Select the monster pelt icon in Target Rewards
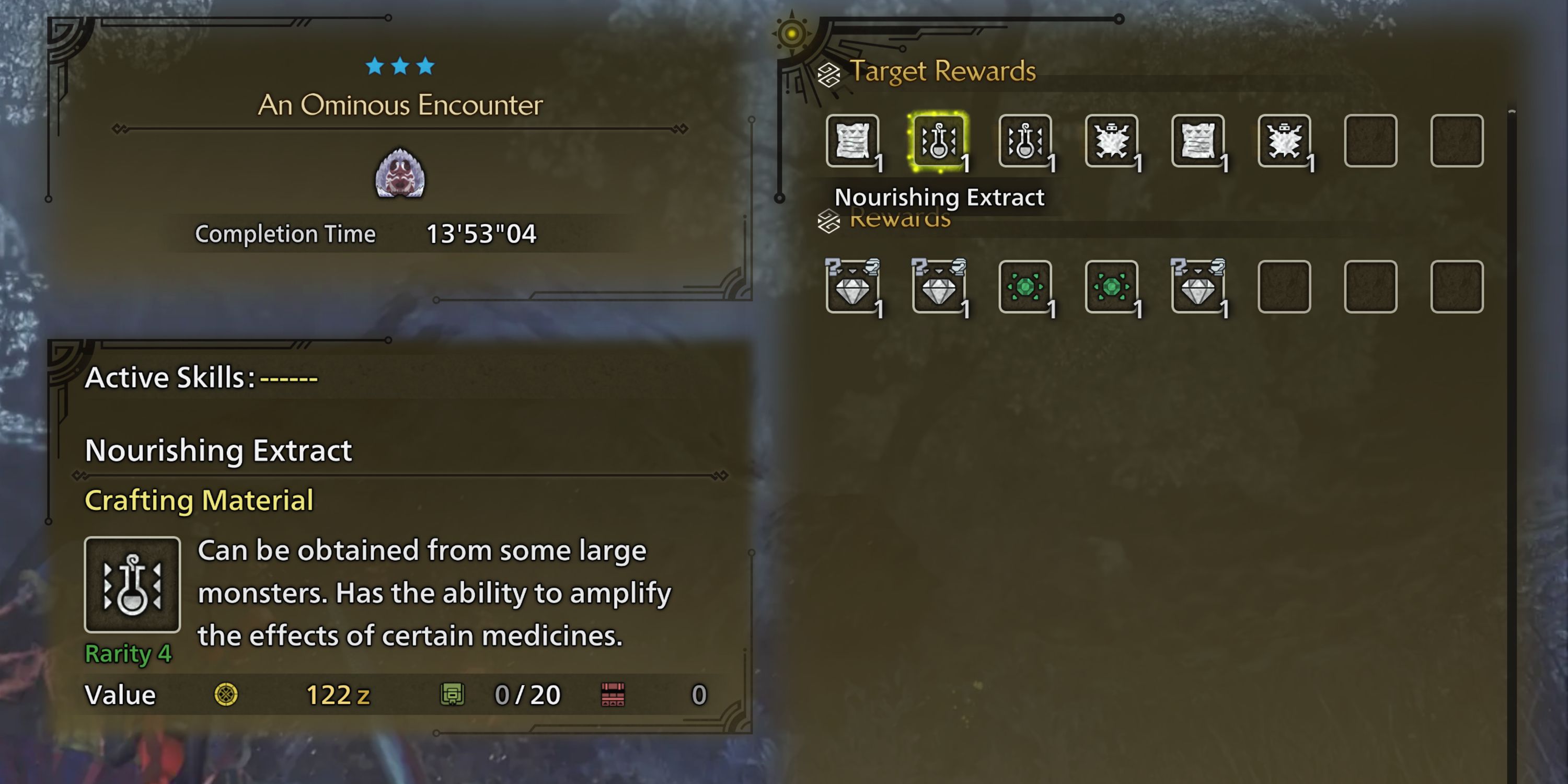The width and height of the screenshot is (1568, 784). tap(1112, 141)
